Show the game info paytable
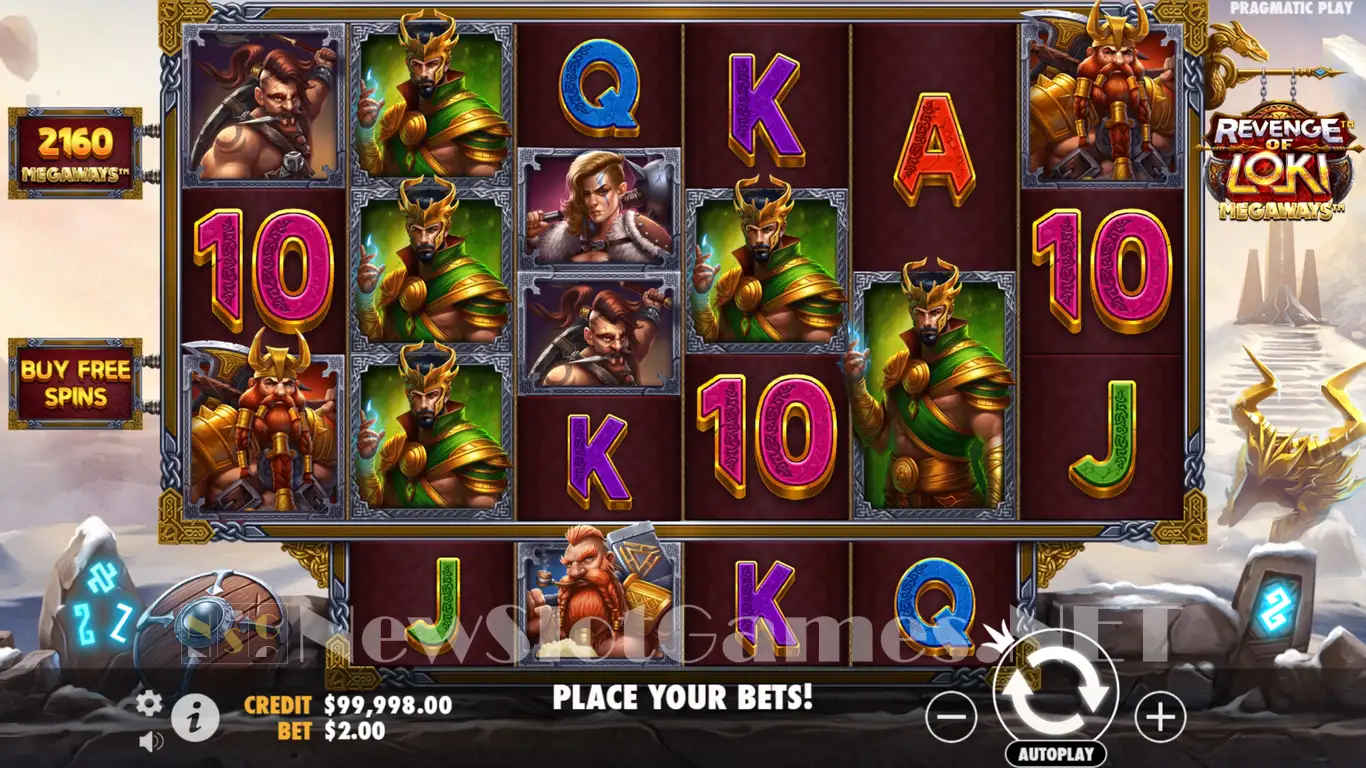This screenshot has width=1366, height=768. pos(195,716)
